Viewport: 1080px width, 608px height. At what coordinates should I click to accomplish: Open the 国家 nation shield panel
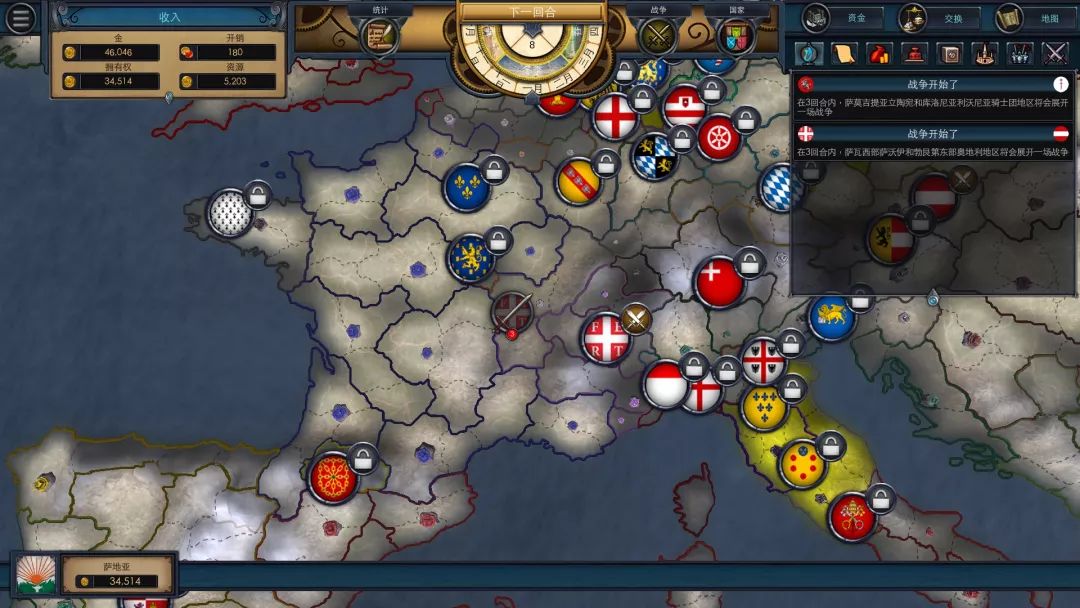click(737, 36)
